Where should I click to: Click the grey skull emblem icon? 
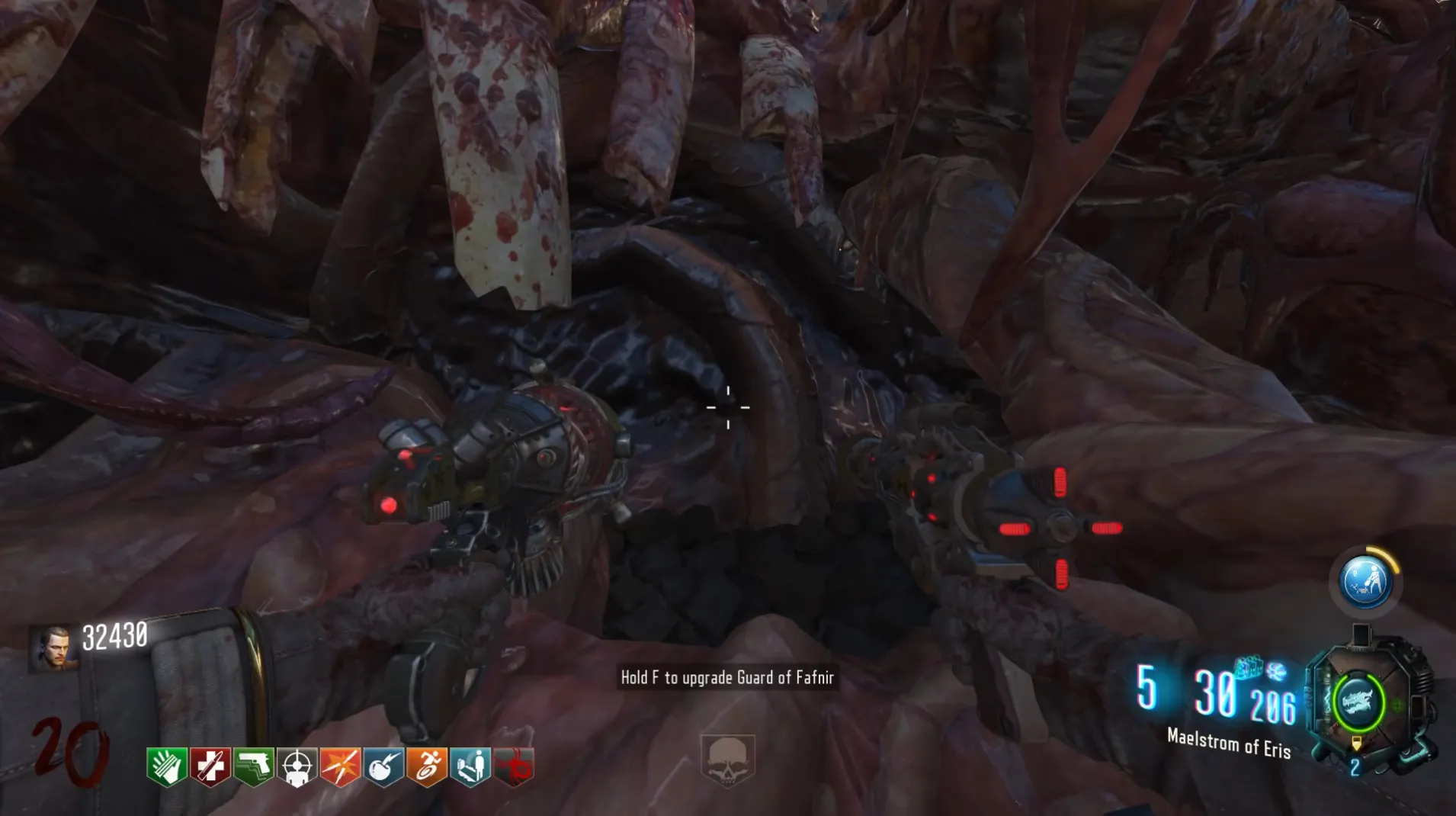pos(727,760)
